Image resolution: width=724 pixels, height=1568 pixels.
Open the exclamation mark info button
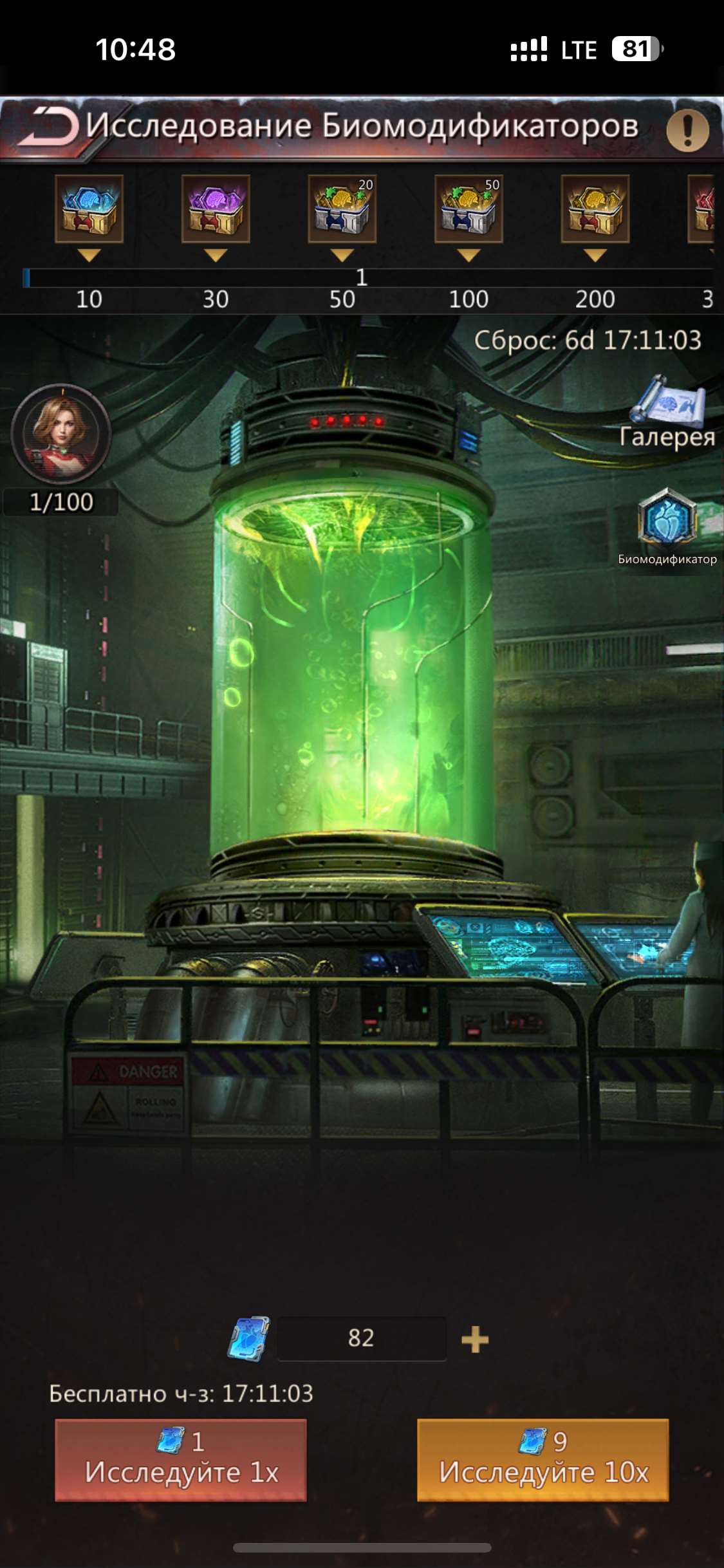coord(687,131)
